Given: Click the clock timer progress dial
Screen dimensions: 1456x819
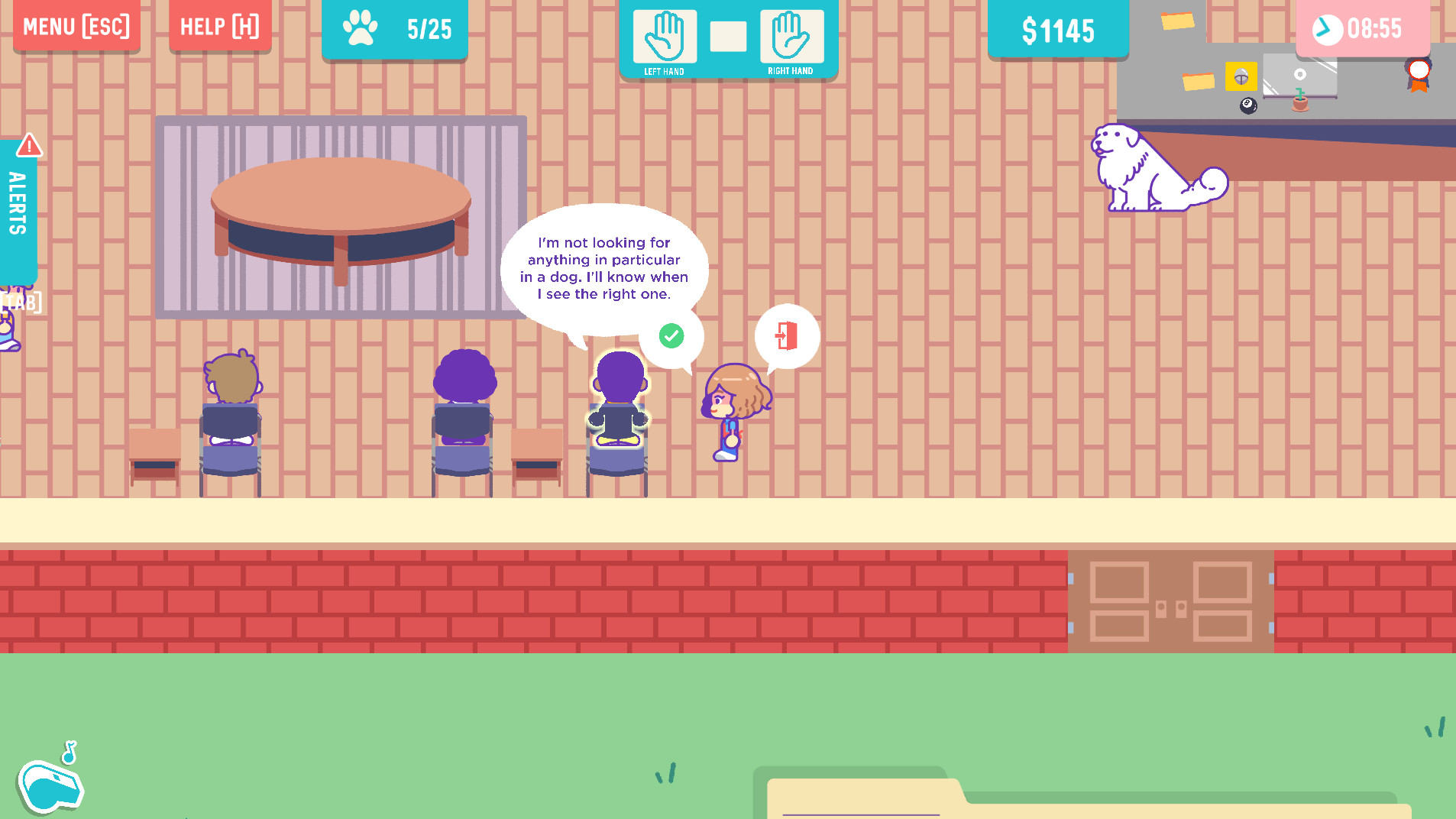Looking at the screenshot, I should 1327,30.
